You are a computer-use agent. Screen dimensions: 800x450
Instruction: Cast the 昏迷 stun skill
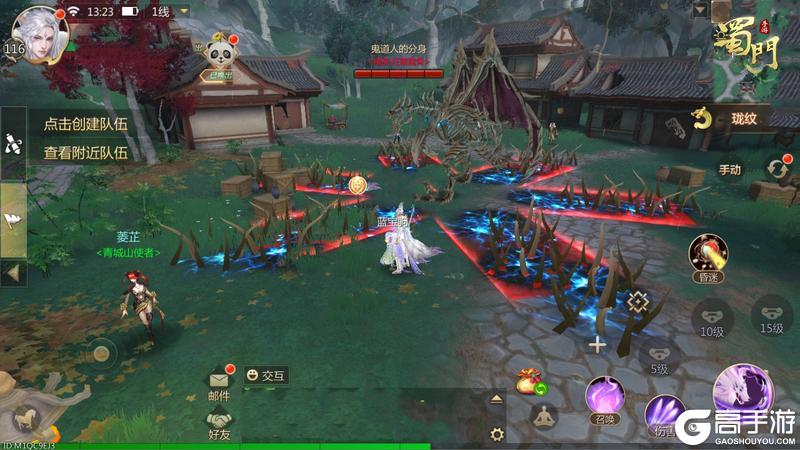[707, 256]
